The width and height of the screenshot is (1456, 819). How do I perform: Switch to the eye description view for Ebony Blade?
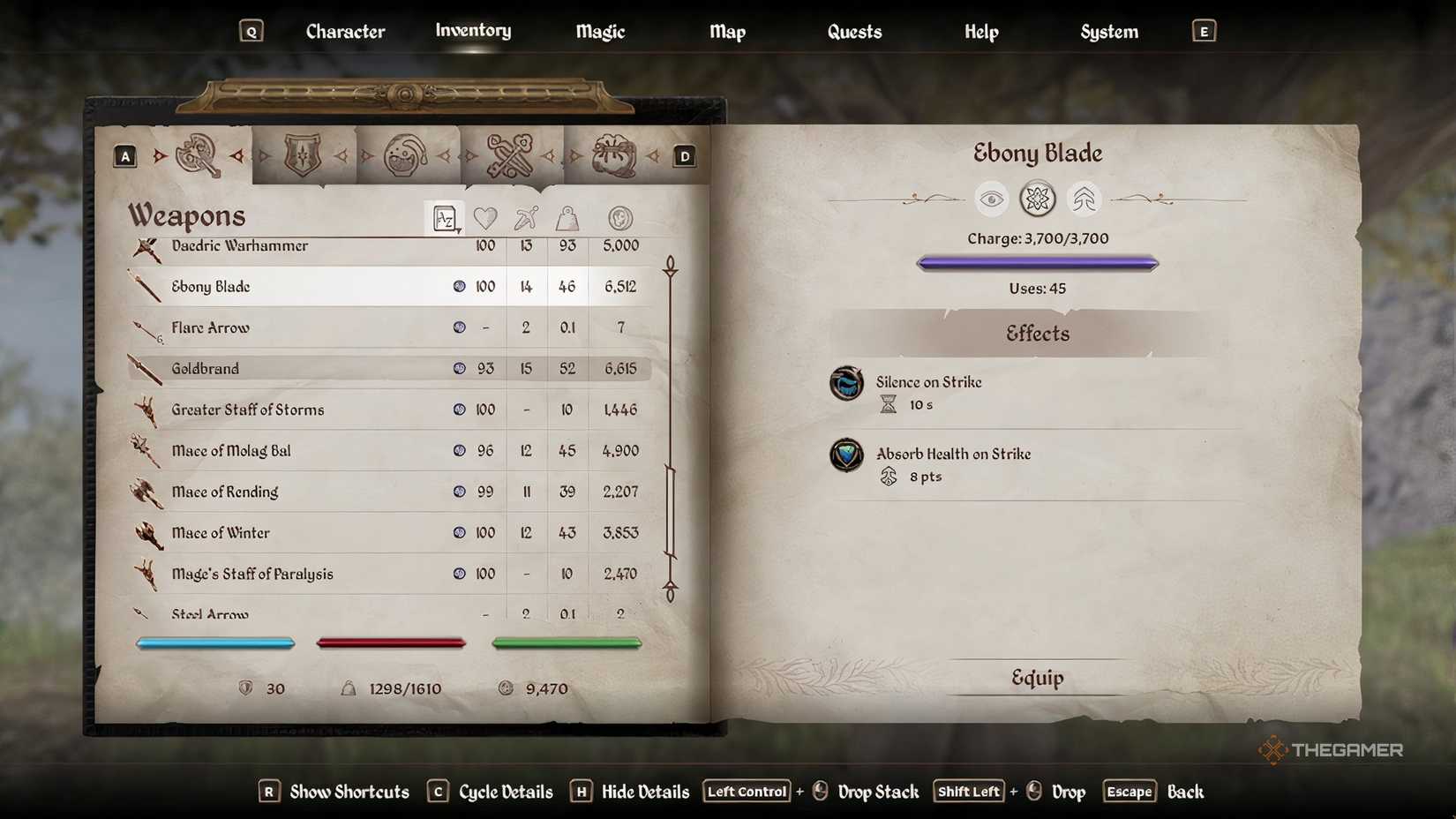click(992, 199)
